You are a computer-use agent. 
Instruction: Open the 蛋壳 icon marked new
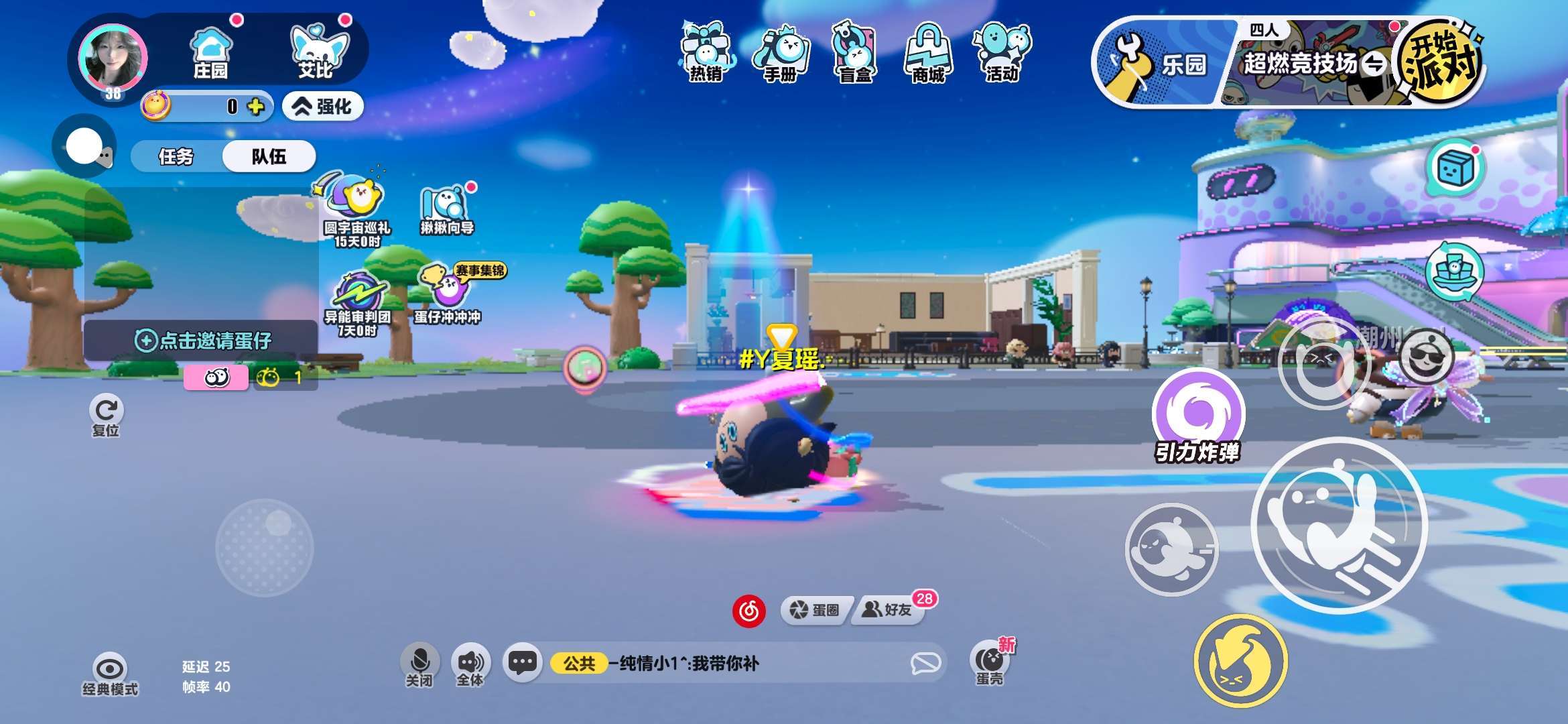click(x=990, y=662)
